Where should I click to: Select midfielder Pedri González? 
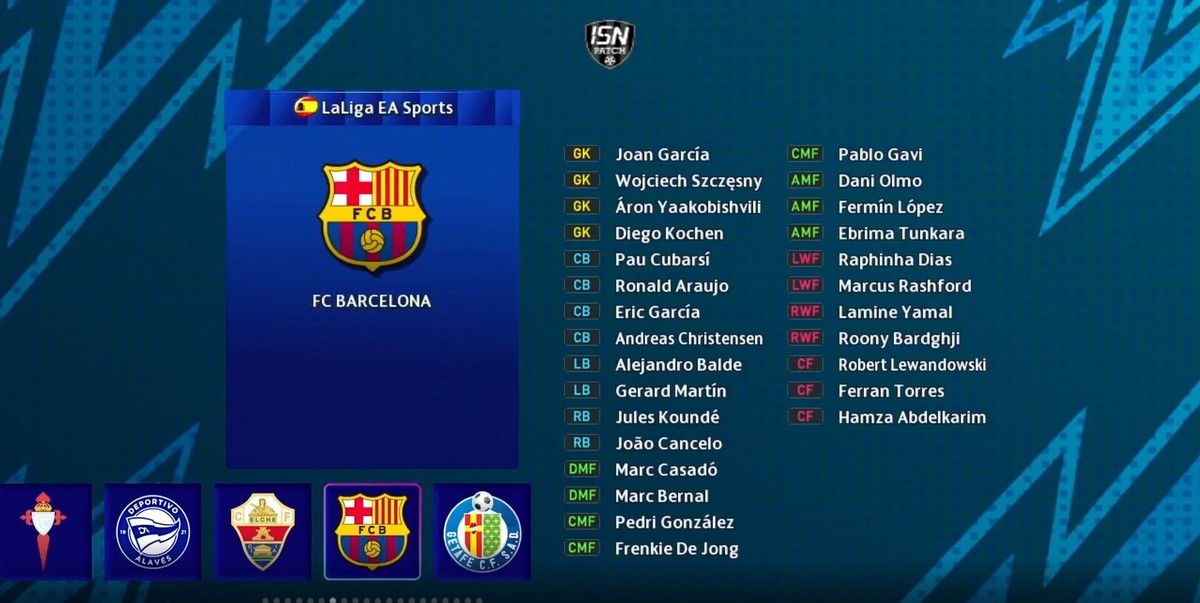[x=674, y=522]
